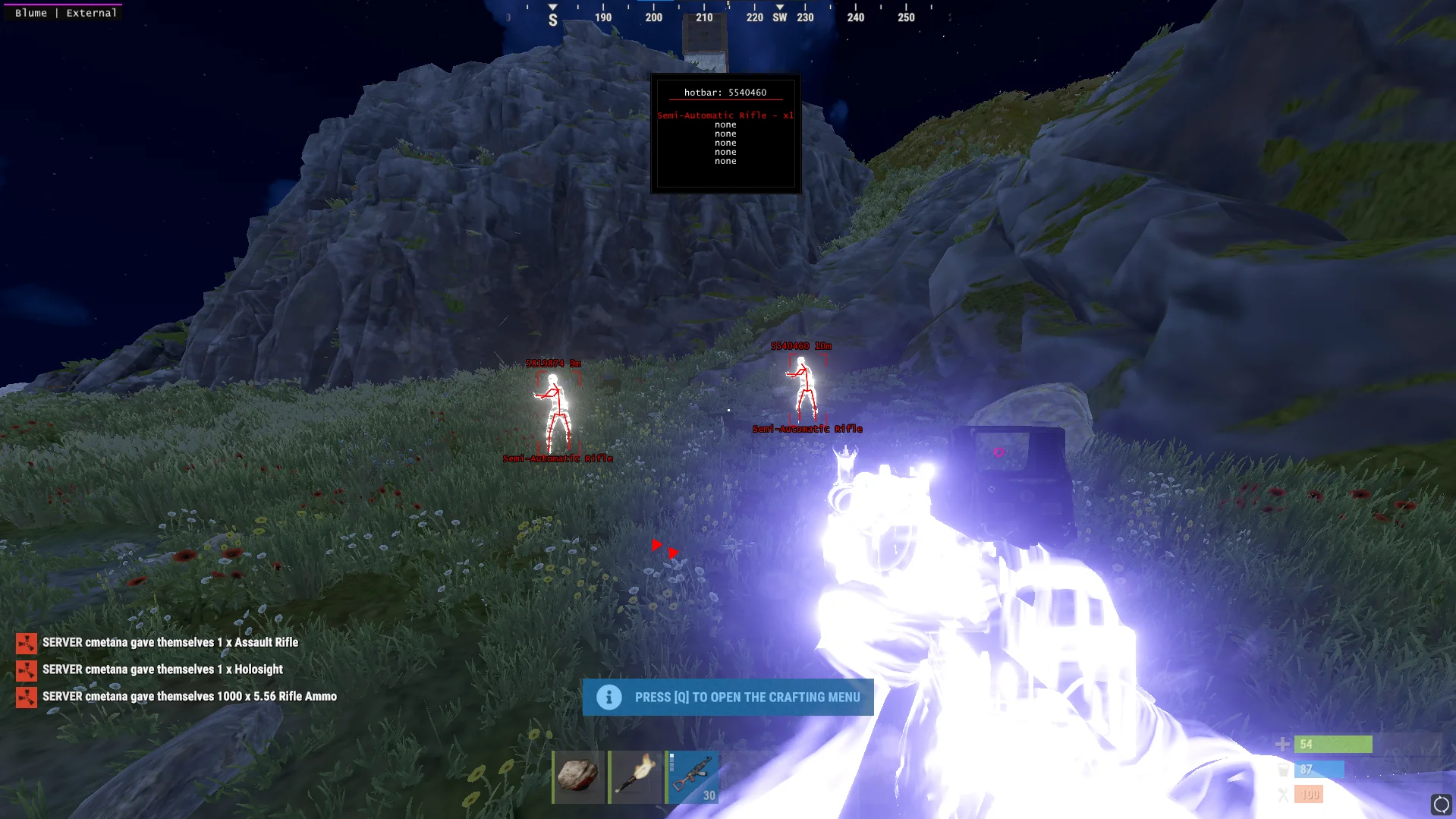Click the Blume External overlay label
The image size is (1456, 819).
[x=65, y=13]
